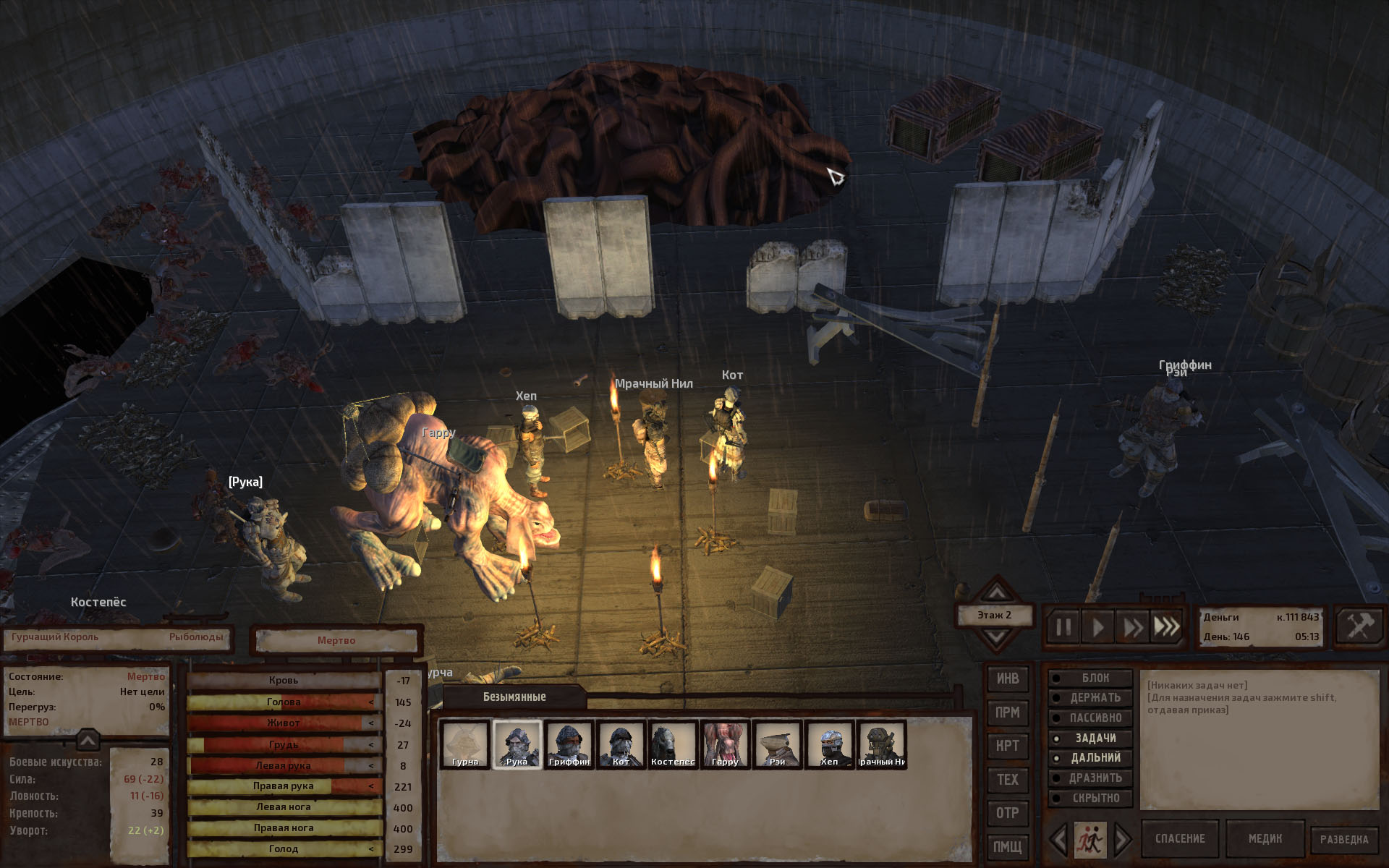Pause the game with the pause button
The width and height of the screenshot is (1389, 868).
pos(1063,626)
